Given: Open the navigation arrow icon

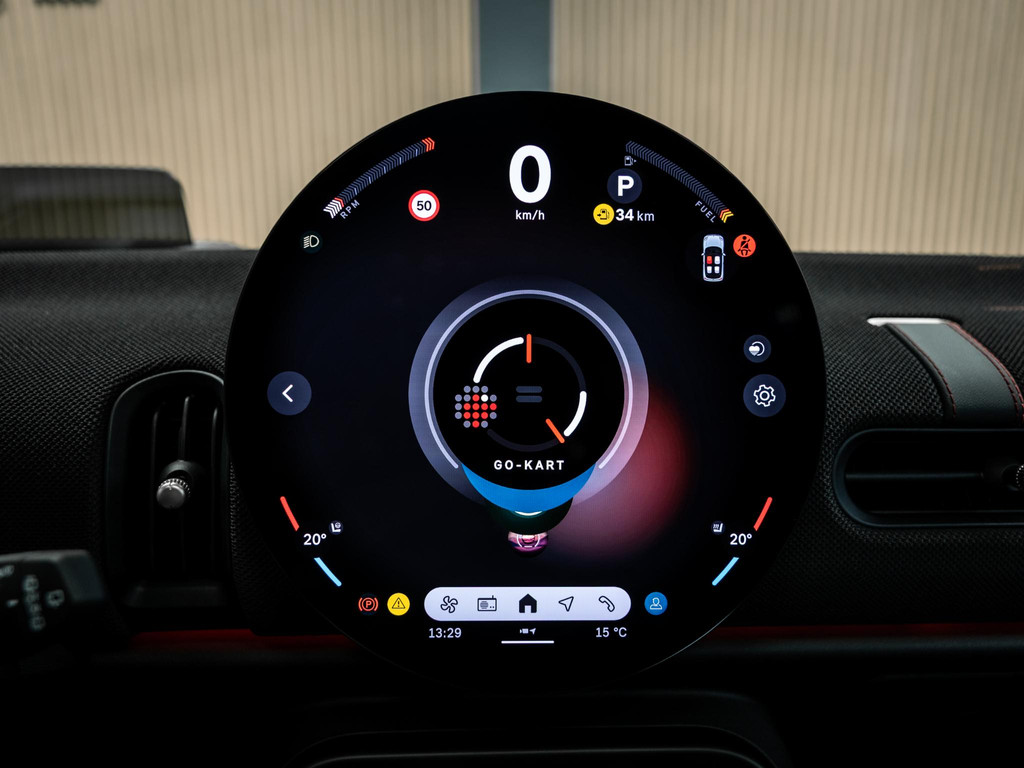Looking at the screenshot, I should click(x=566, y=603).
